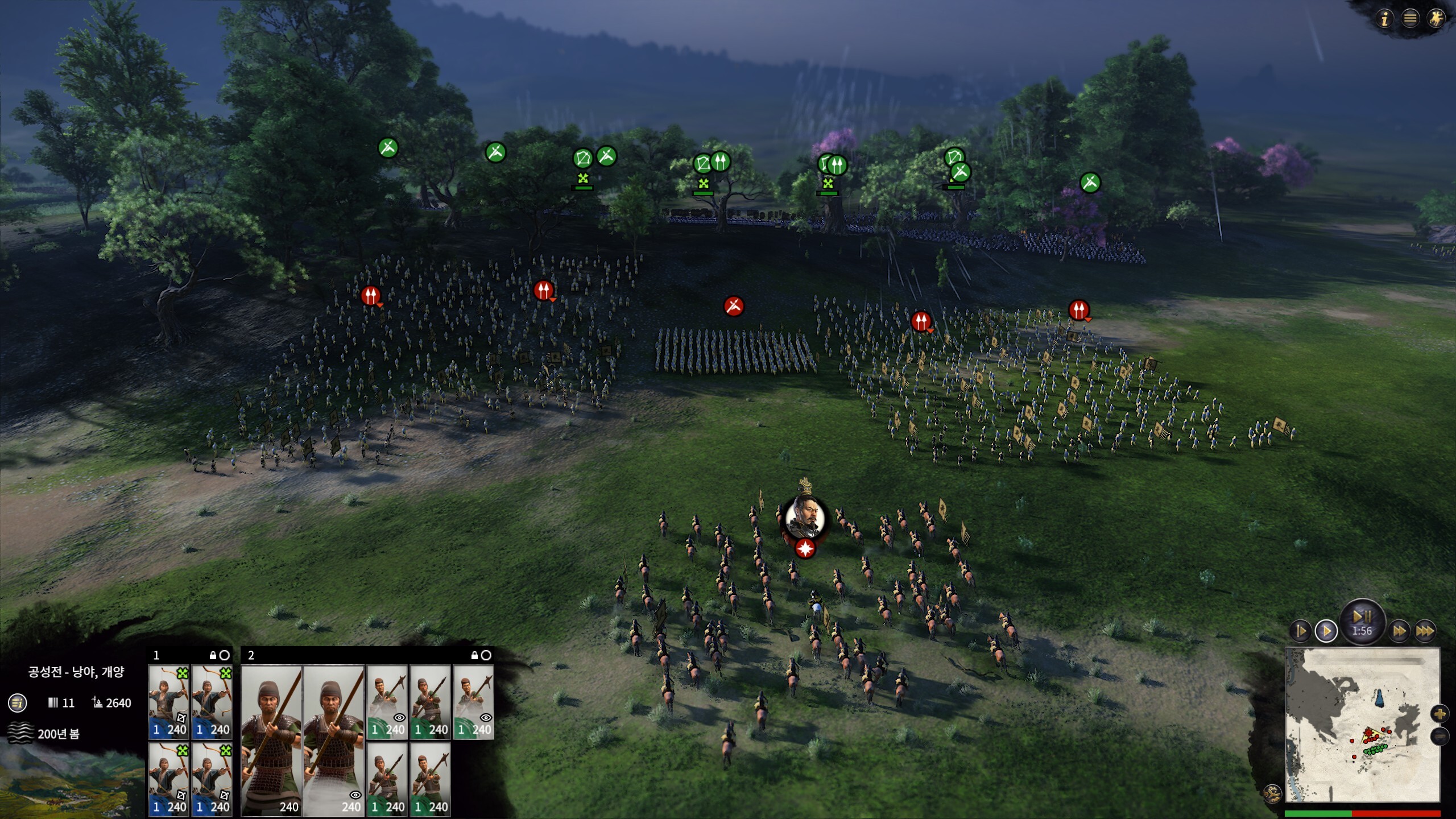
Task: Open the gold info button at top right
Action: (x=1384, y=19)
